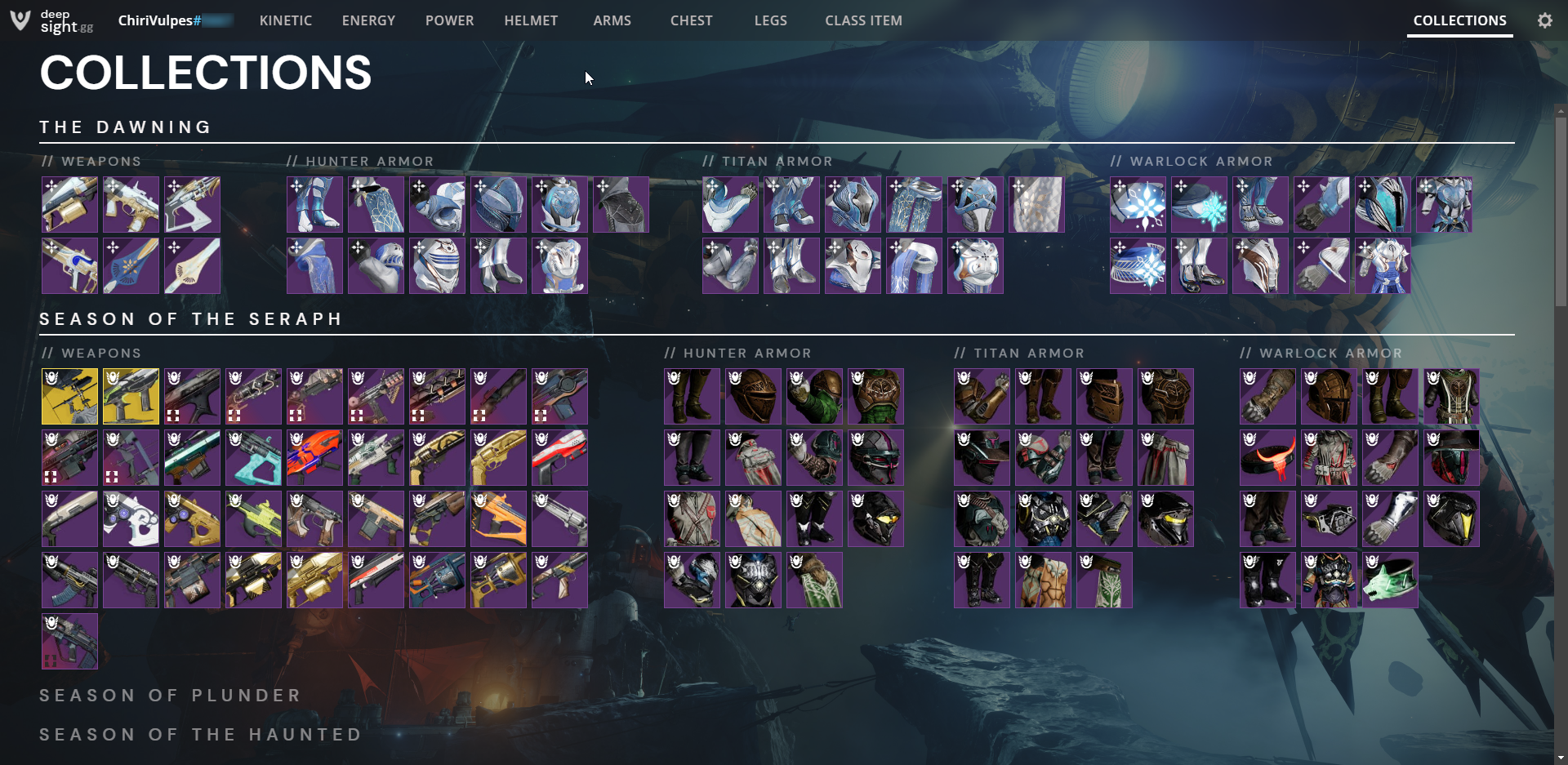Select the first grenade launcher under Dawning weapons
Viewport: 1568px width, 765px height.
click(69, 204)
